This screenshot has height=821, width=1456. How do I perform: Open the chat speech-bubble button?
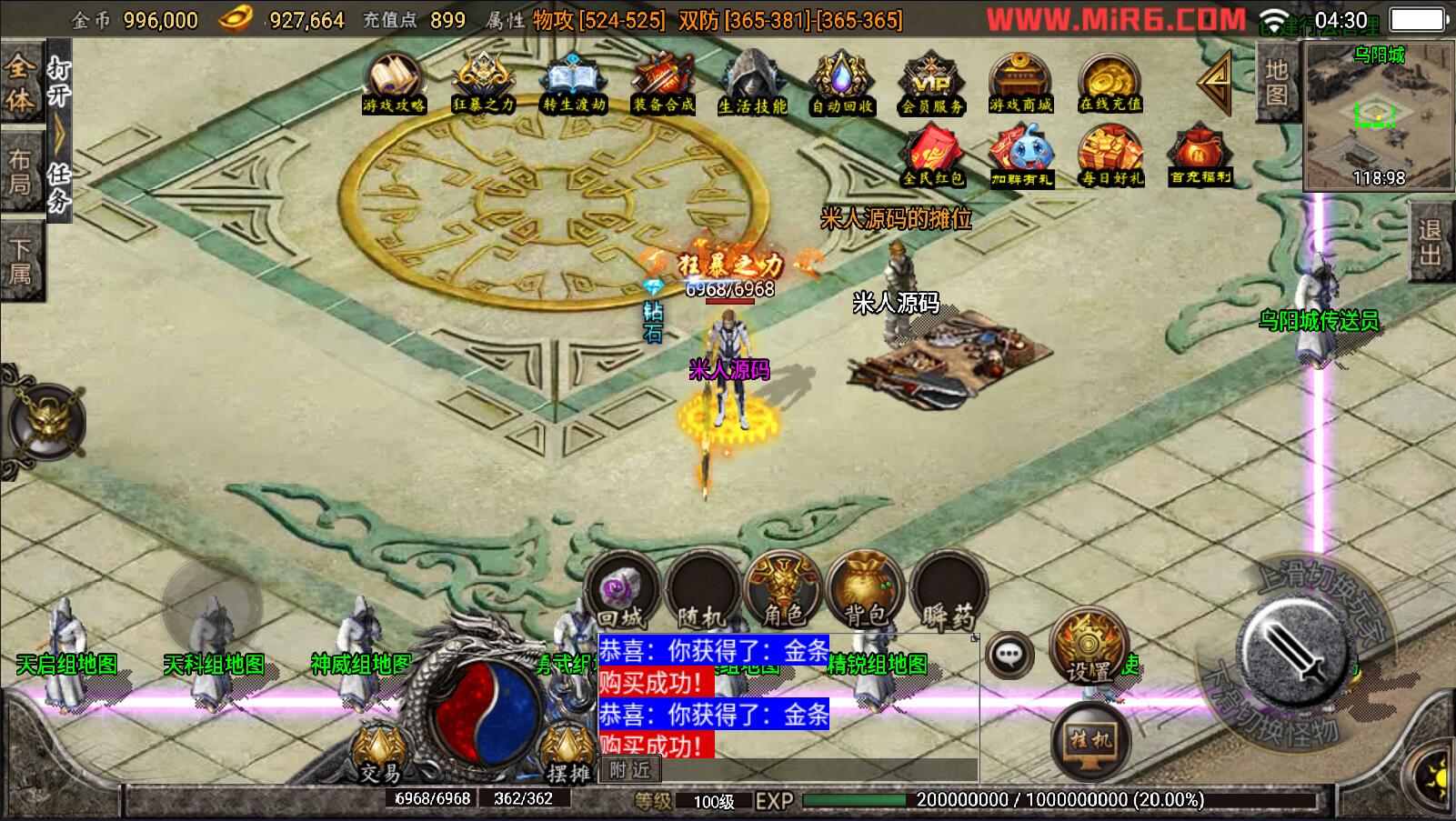[1009, 654]
